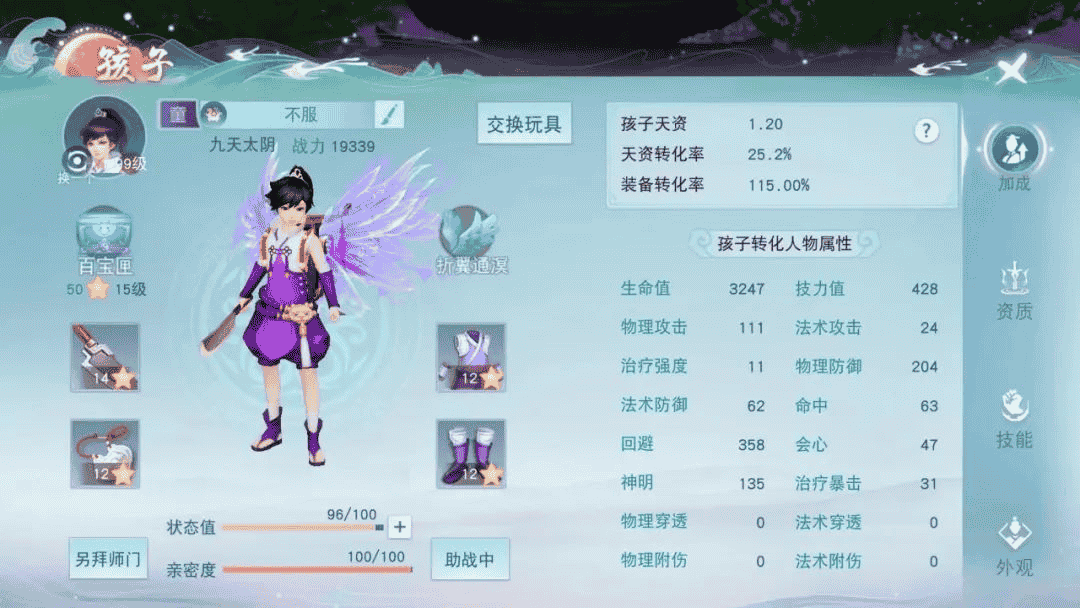Toggle the 助战中 button
The height and width of the screenshot is (608, 1080).
click(x=470, y=559)
